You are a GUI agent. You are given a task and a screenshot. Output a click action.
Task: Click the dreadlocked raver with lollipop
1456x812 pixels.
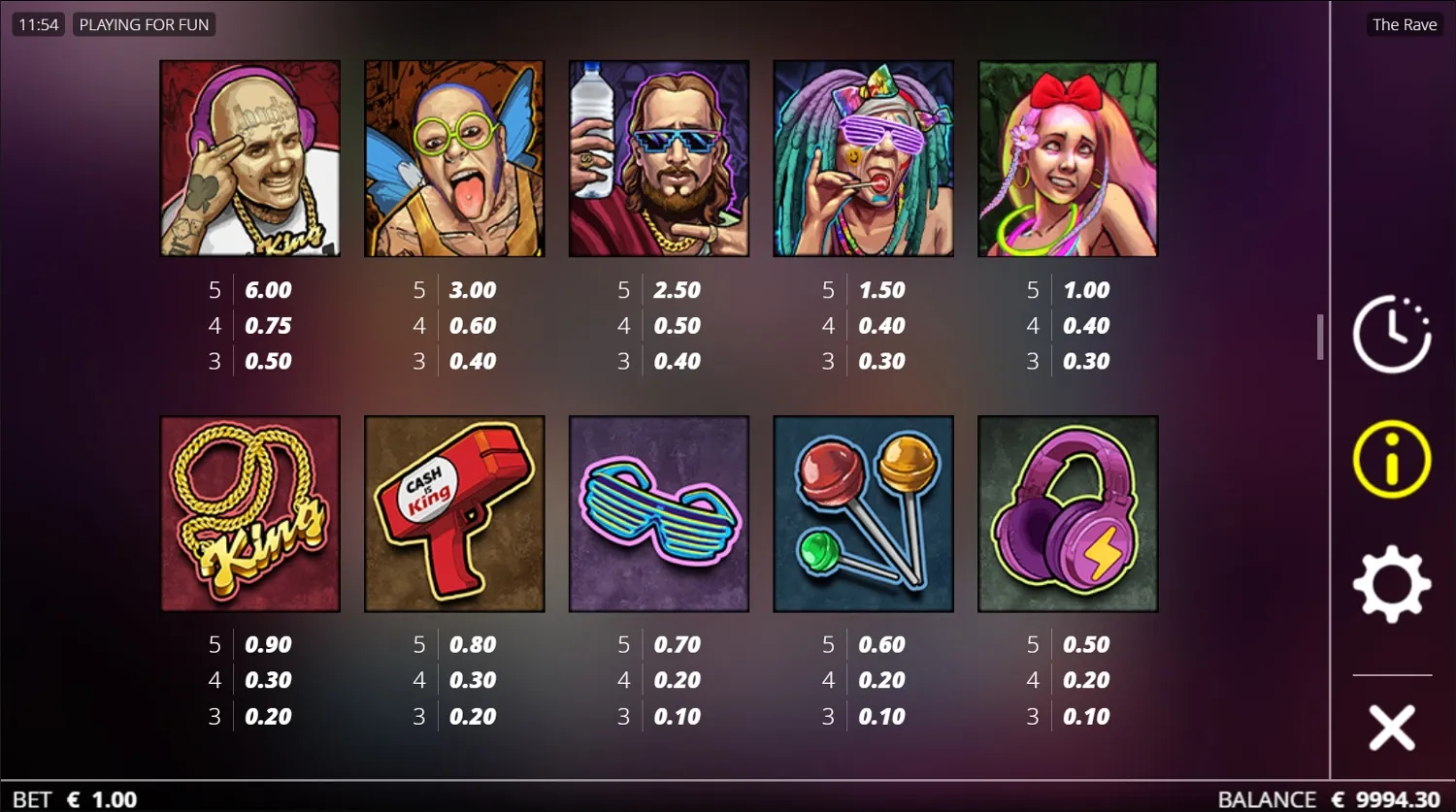pos(863,158)
